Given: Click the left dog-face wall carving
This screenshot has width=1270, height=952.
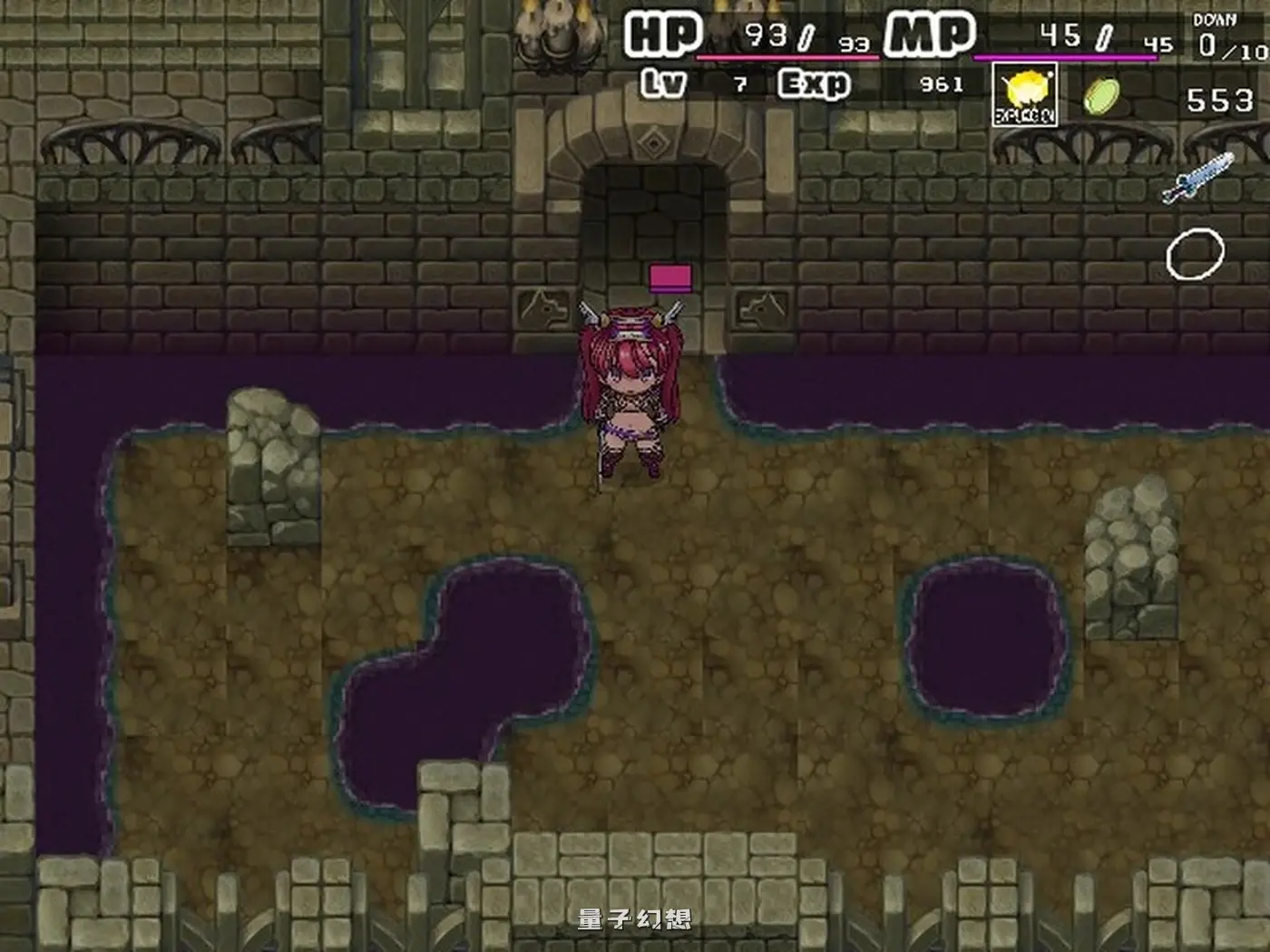Looking at the screenshot, I should pos(542,308).
